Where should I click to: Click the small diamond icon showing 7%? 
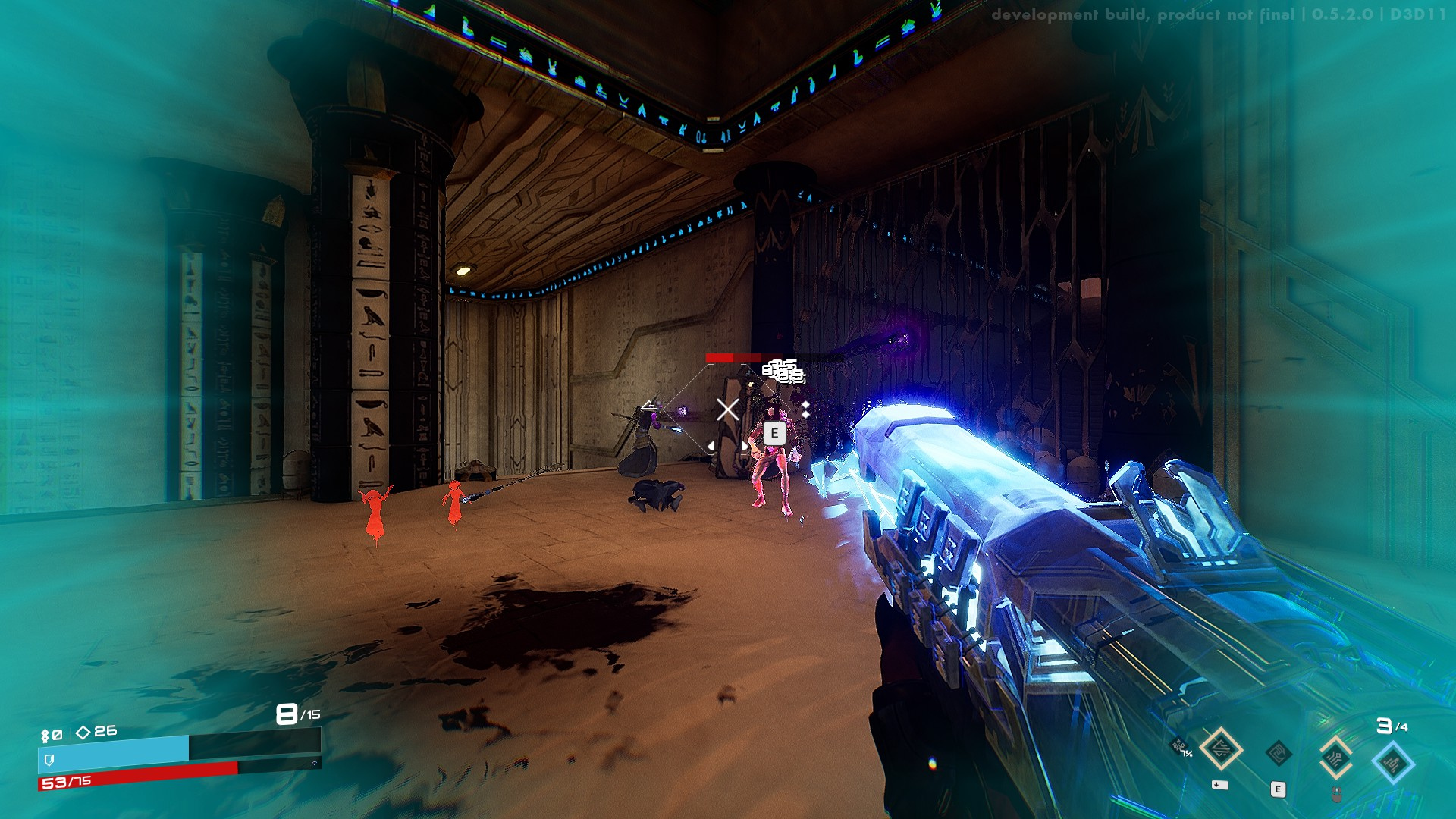click(x=1180, y=746)
